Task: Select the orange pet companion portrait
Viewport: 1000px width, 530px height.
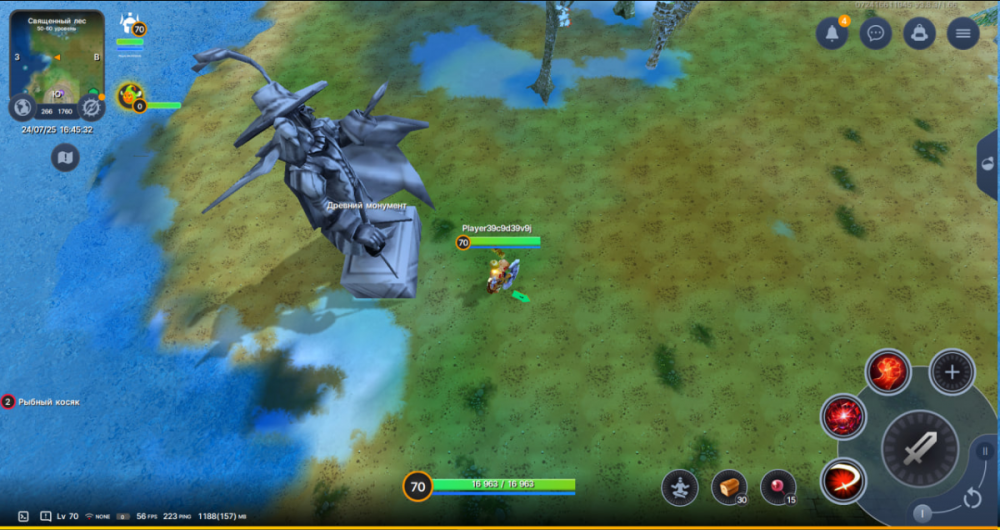Action: (x=129, y=96)
